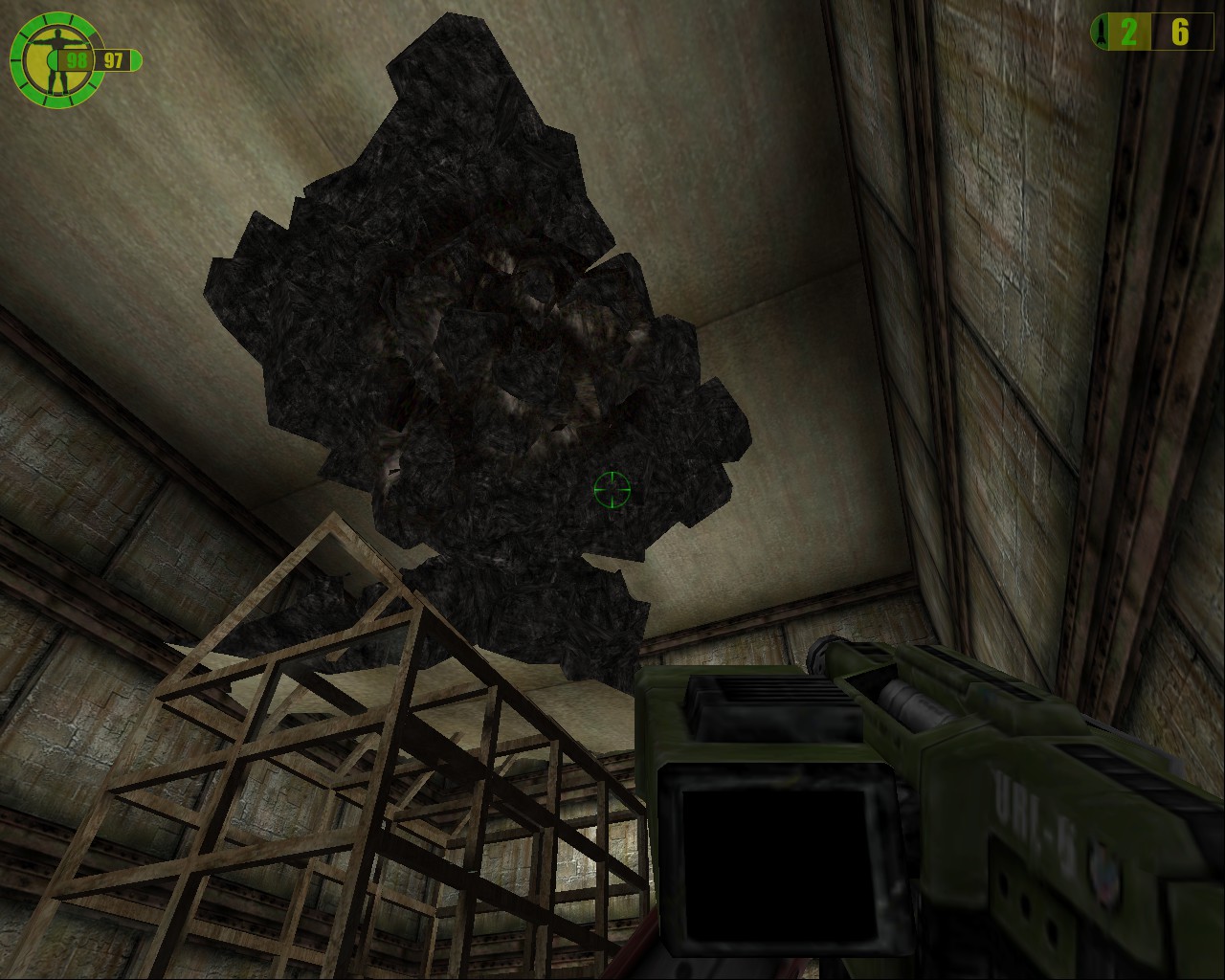The height and width of the screenshot is (980, 1225).
Task: Click the rocket ammo icon in the HUD
Action: click(1101, 32)
